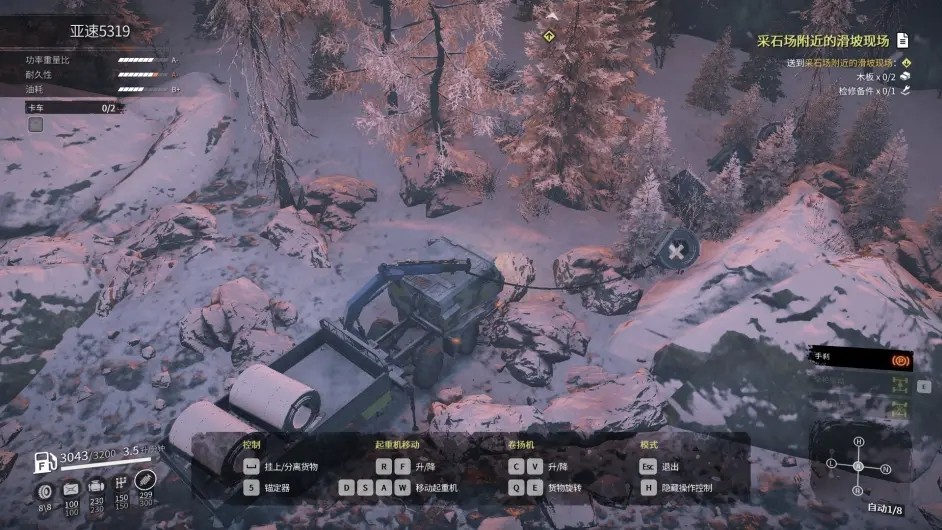Image resolution: width=942 pixels, height=530 pixels.
Task: Click the wheel damage status icon
Action: tap(45, 491)
